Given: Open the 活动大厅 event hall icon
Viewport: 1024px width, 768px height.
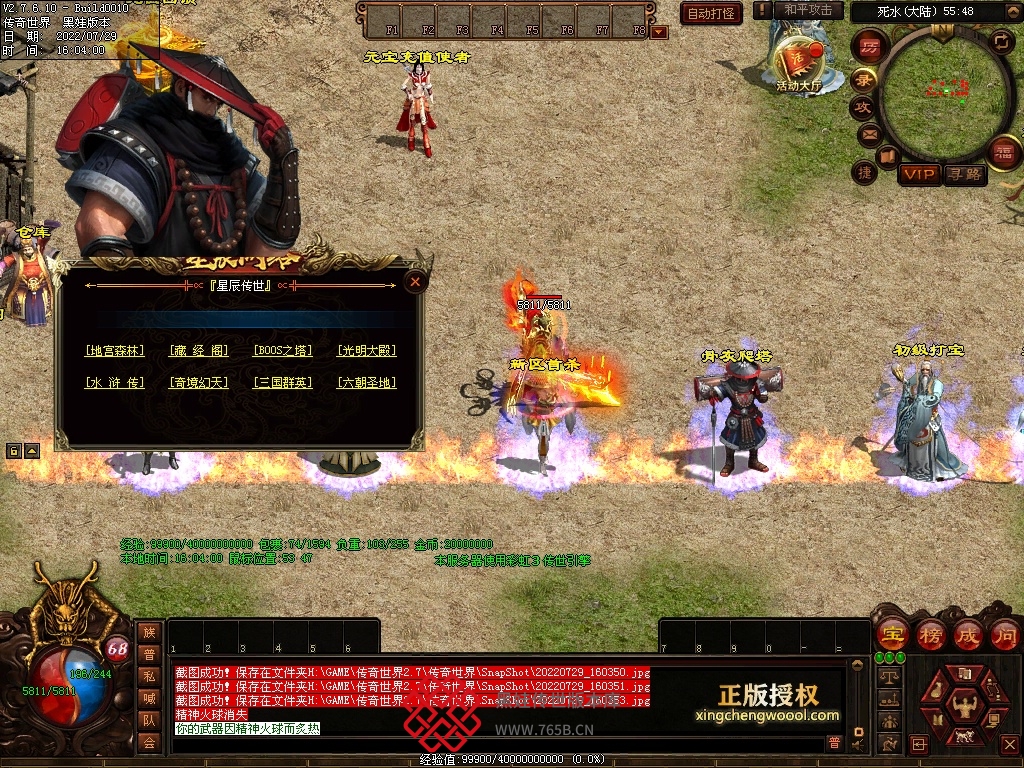Looking at the screenshot, I should tap(798, 62).
